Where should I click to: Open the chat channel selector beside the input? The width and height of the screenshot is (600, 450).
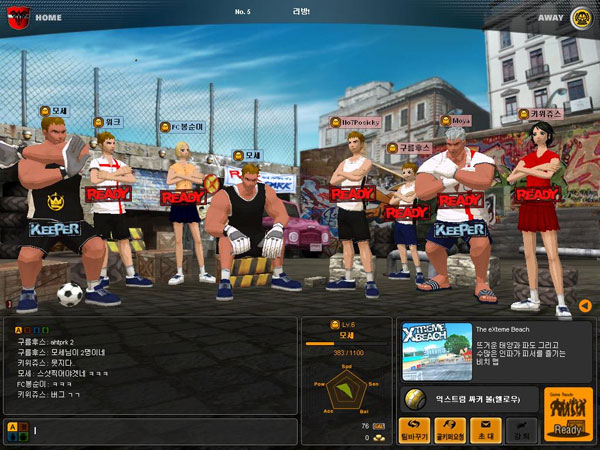click(17, 430)
